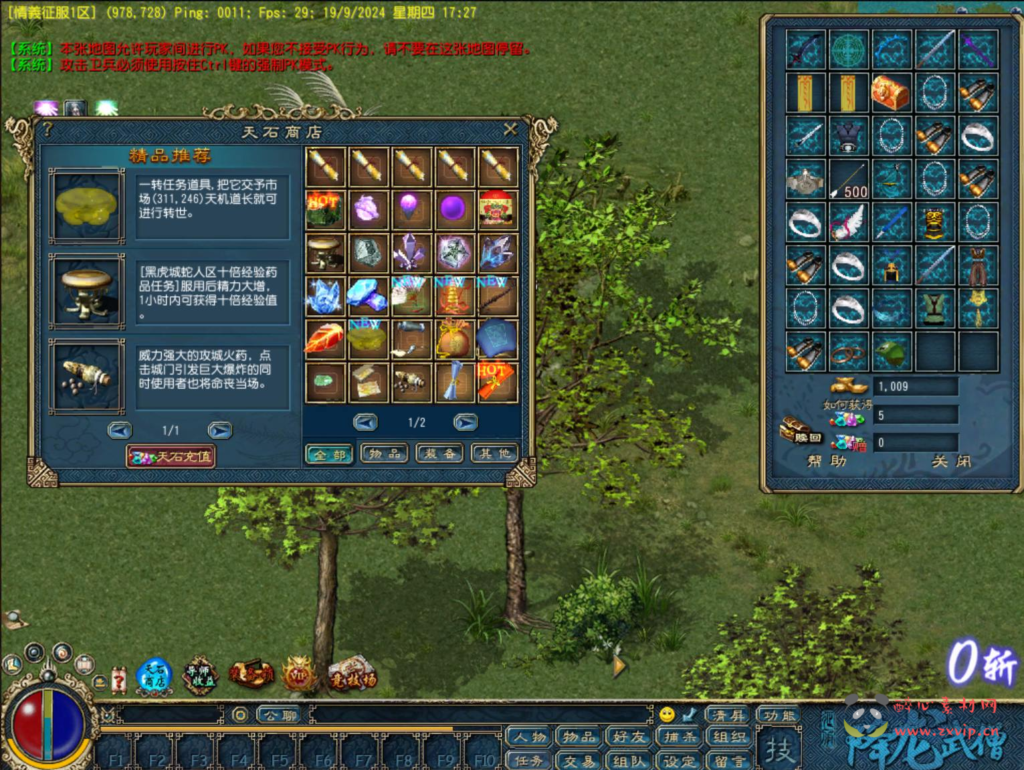This screenshot has height=770, width=1024.
Task: Click the blue 天石商店 HUD icon
Action: point(154,676)
